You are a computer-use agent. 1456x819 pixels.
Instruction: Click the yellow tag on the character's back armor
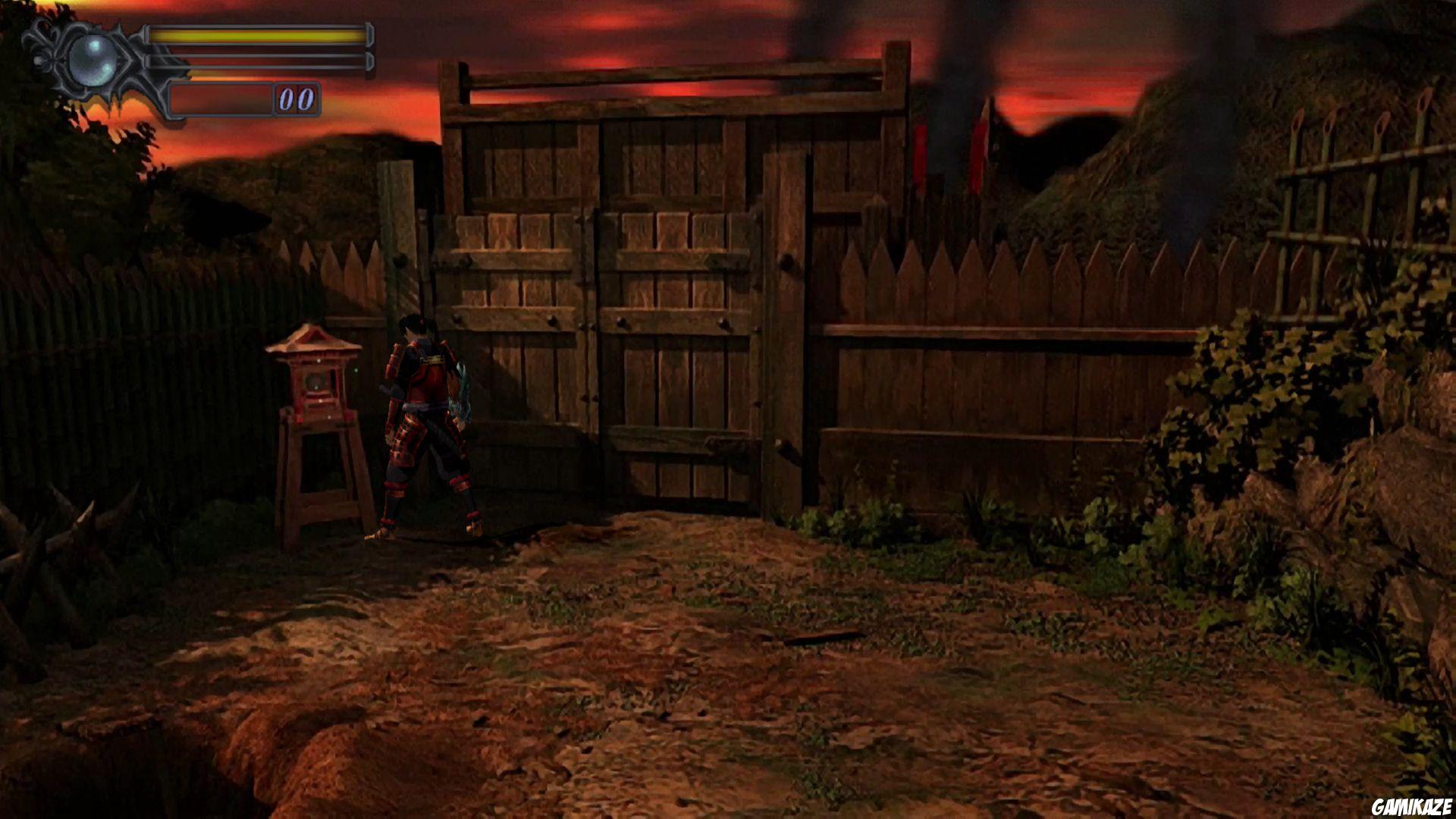click(432, 359)
